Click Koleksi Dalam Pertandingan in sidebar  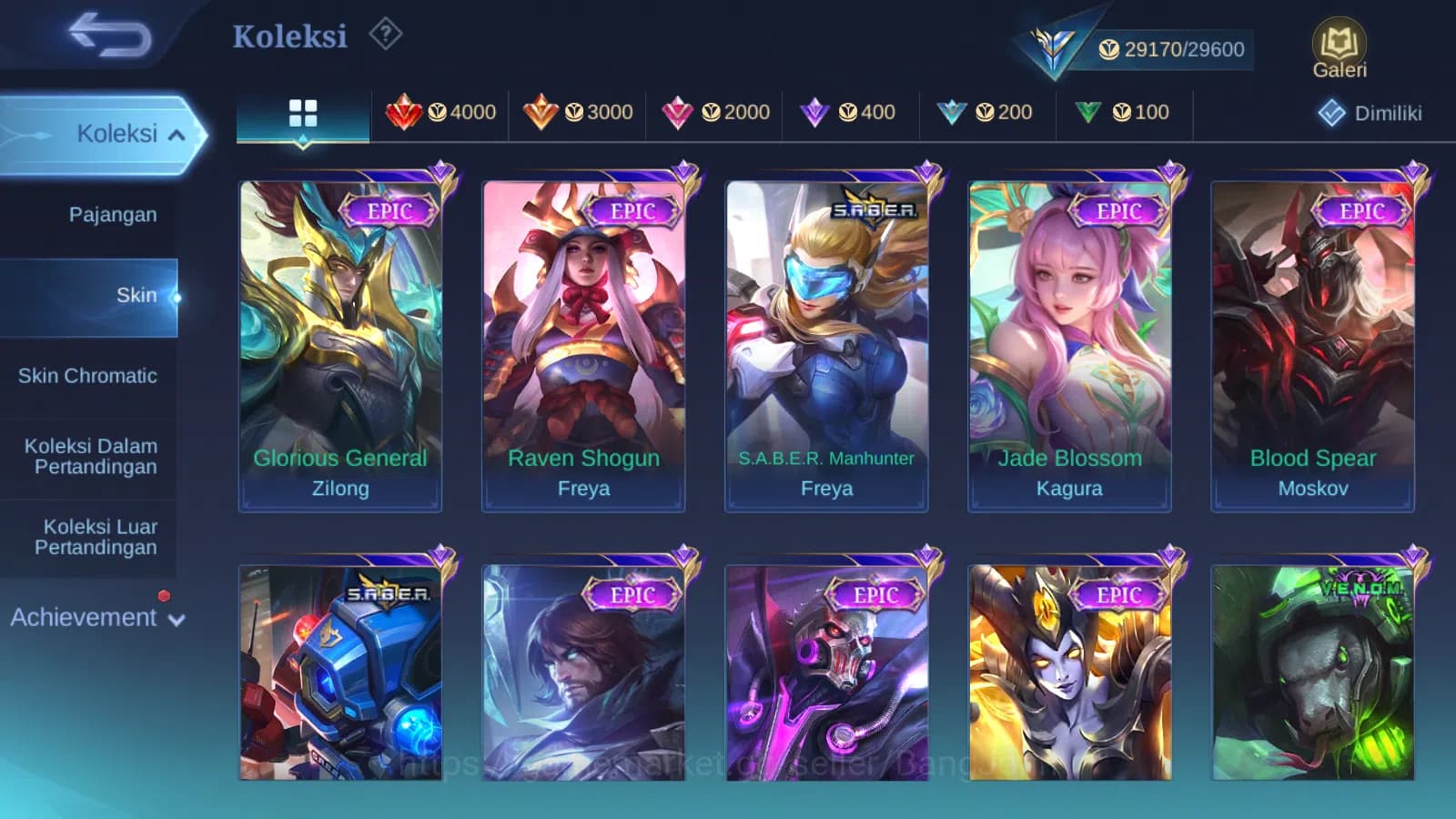[89, 457]
